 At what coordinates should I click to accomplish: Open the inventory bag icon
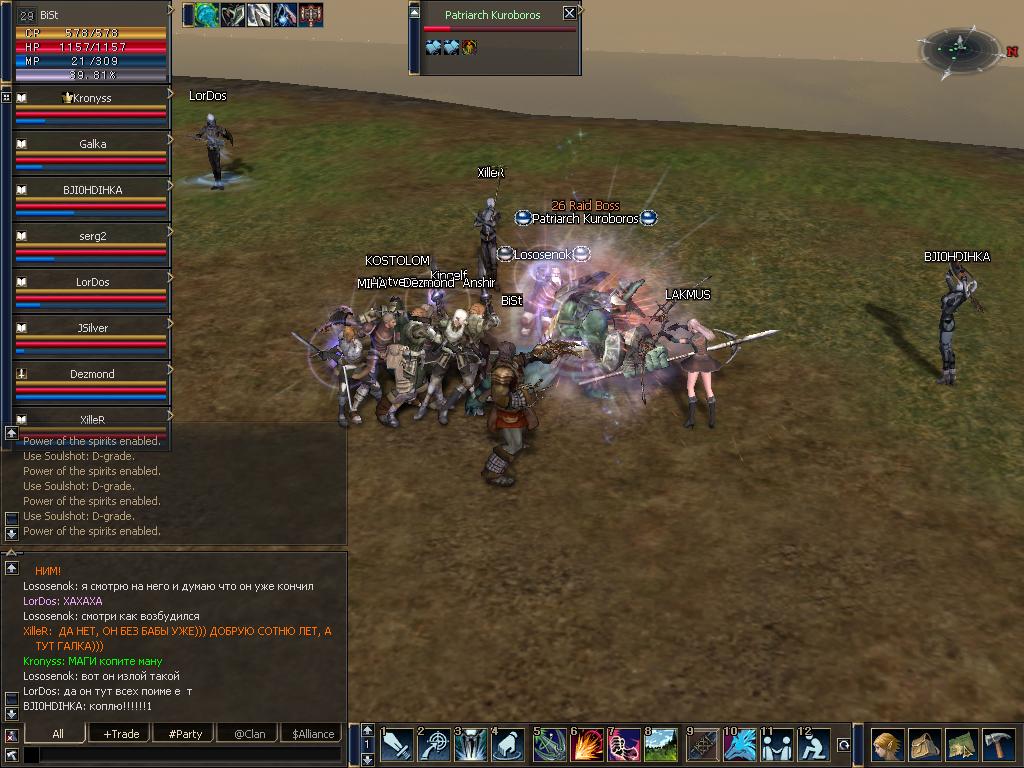point(924,745)
